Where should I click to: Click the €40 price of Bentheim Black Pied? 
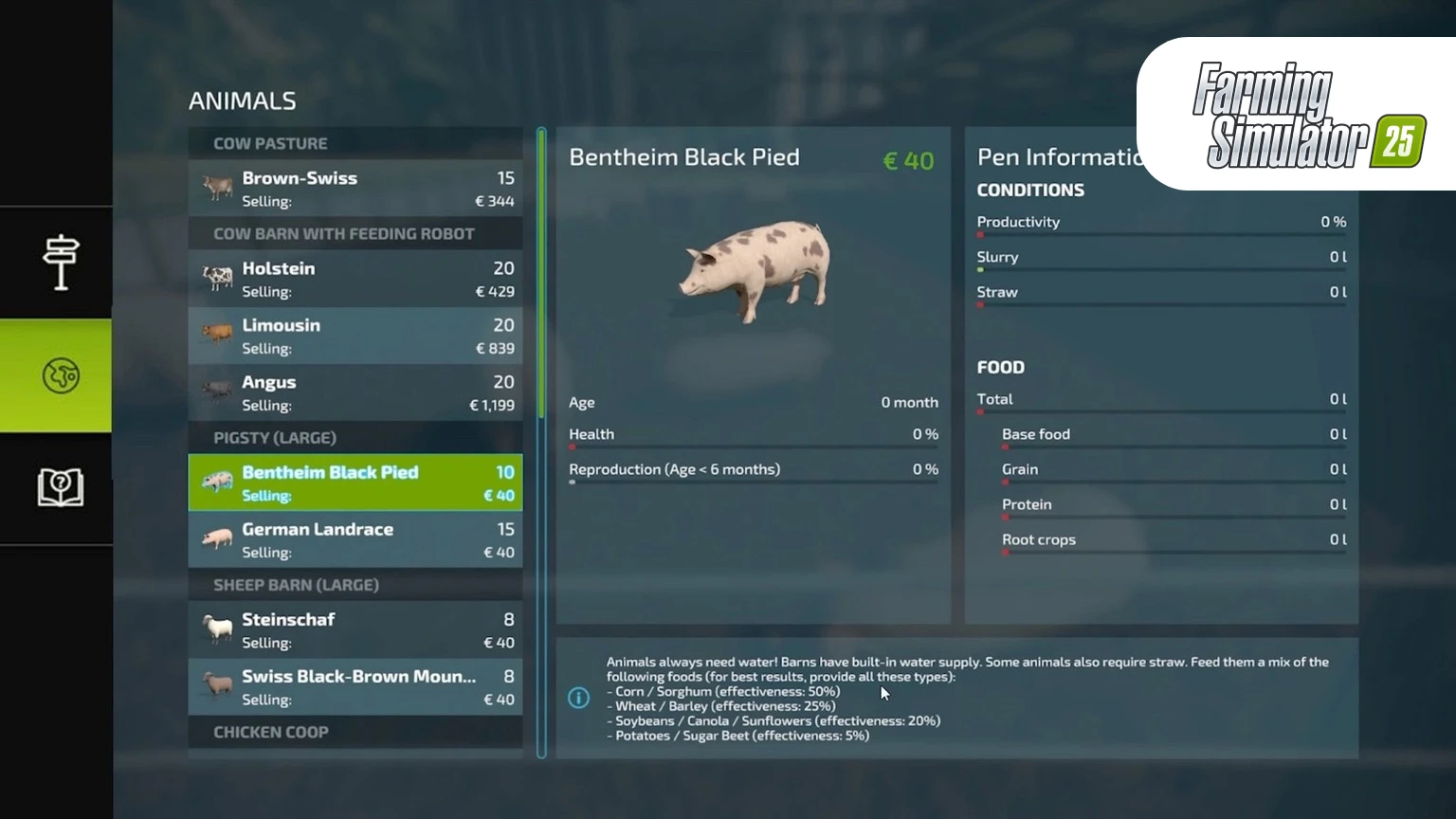(x=907, y=160)
